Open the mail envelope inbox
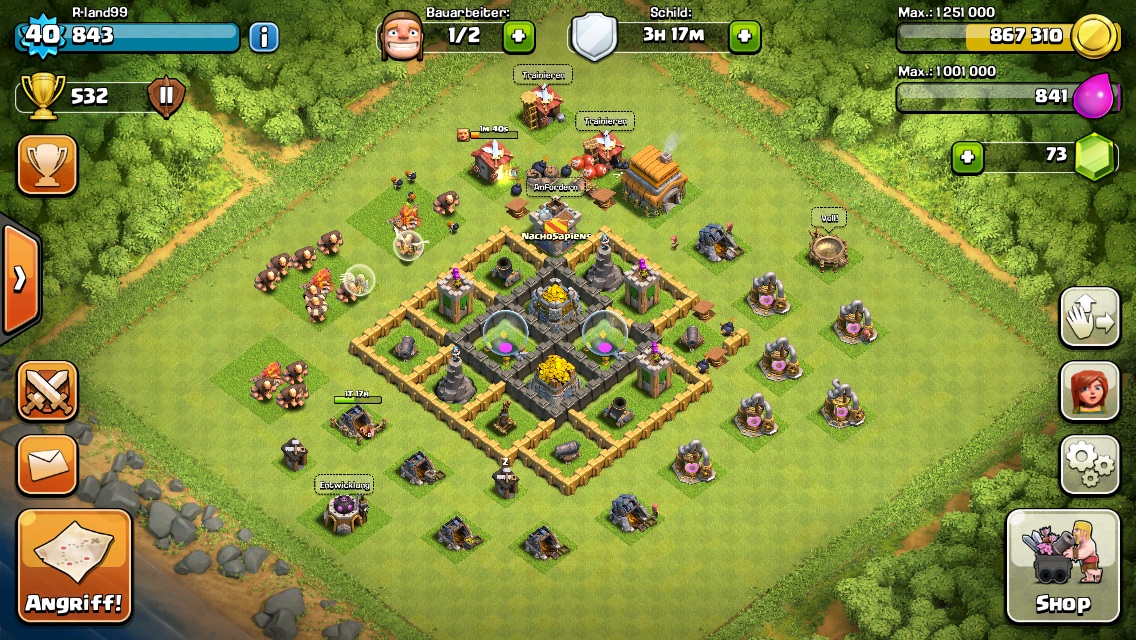Viewport: 1136px width, 640px height. [47, 464]
